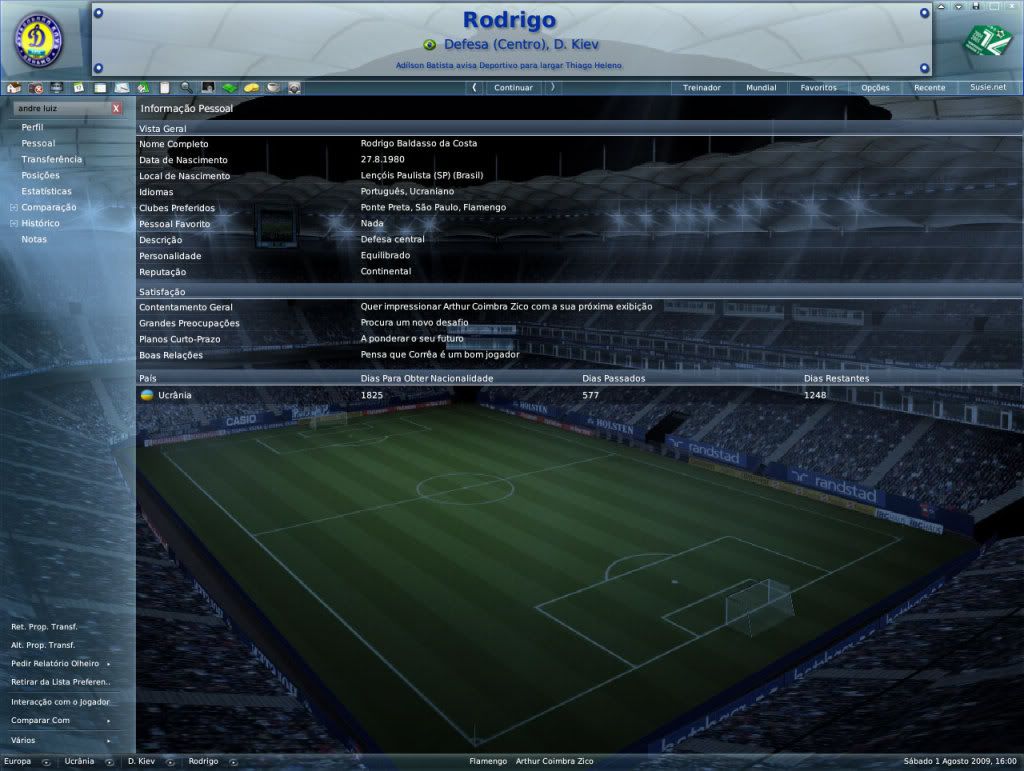Open the Comparar Com submenu

[x=40, y=721]
